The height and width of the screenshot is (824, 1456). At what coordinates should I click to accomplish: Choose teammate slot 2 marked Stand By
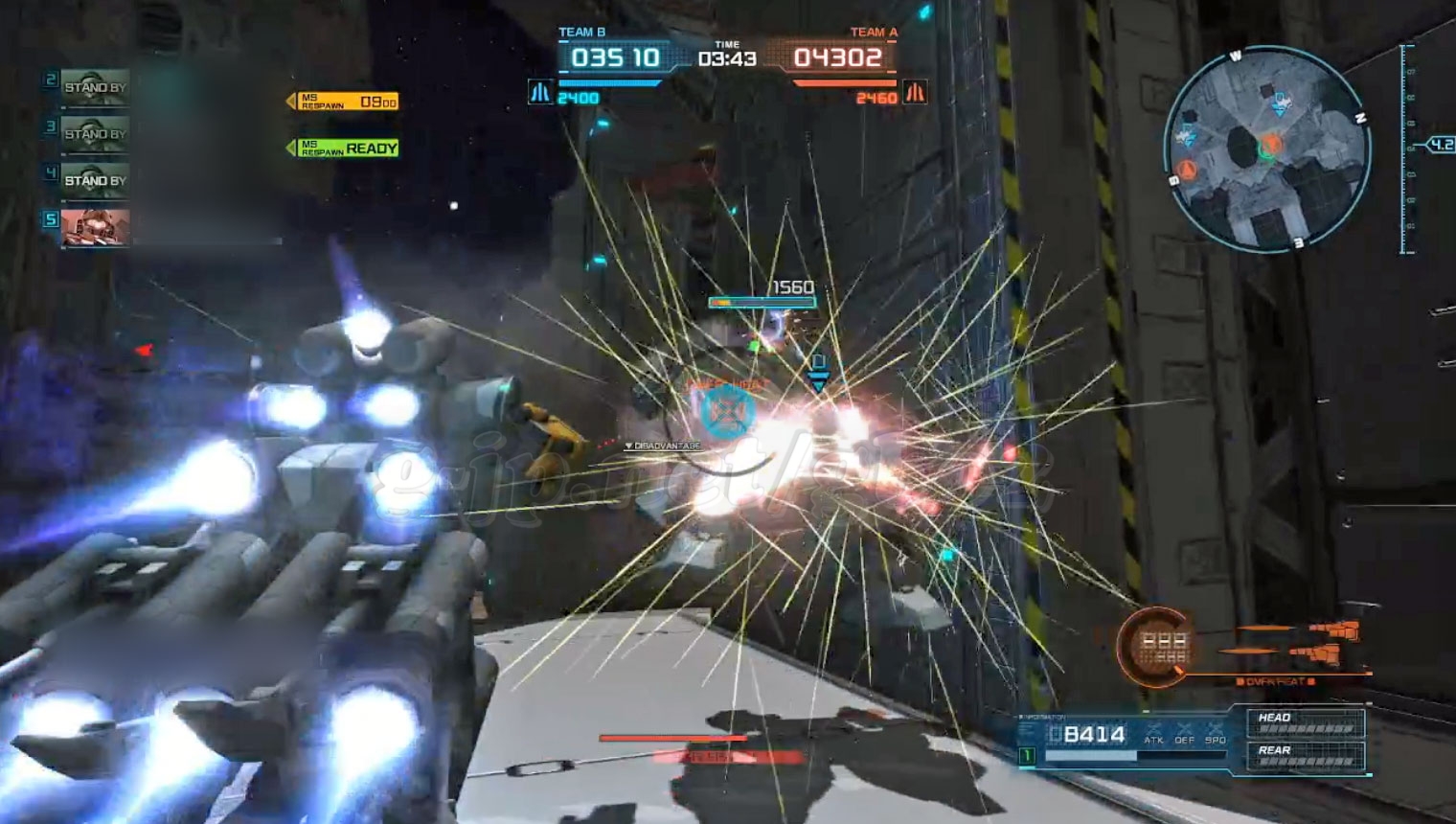coord(95,87)
